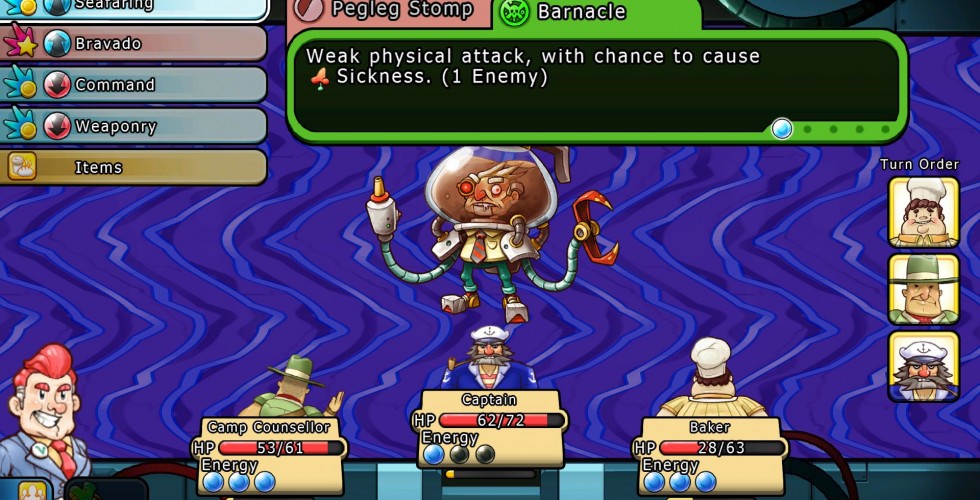
Task: Open the Seafaring skill category
Action: pyautogui.click(x=135, y=7)
